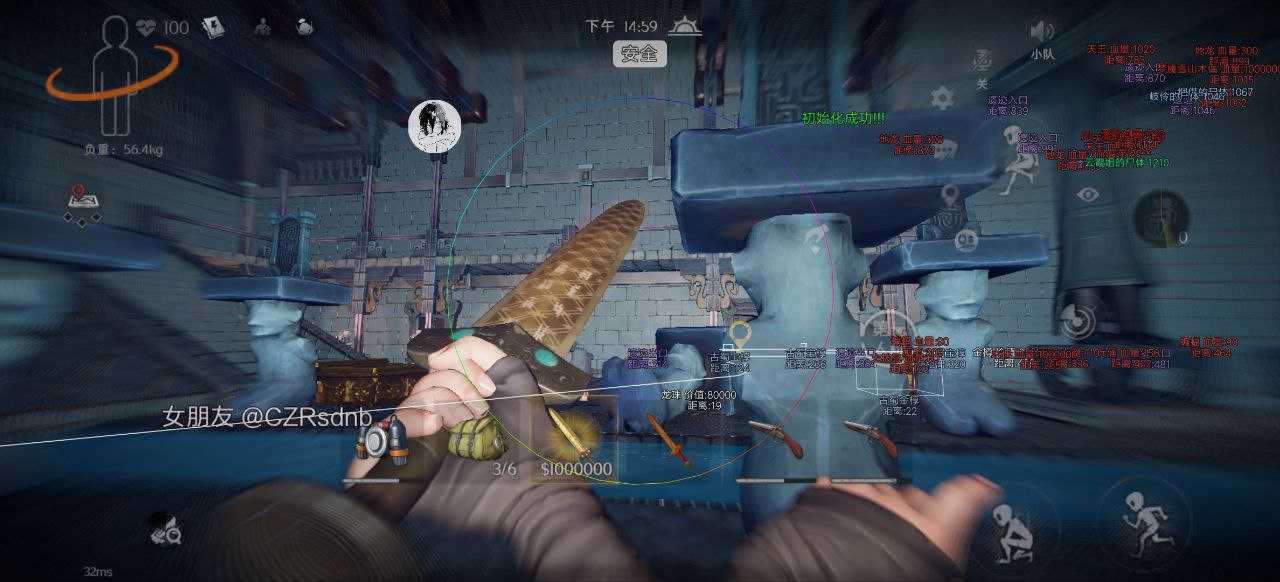Tap the sitting character status icon

click(262, 27)
